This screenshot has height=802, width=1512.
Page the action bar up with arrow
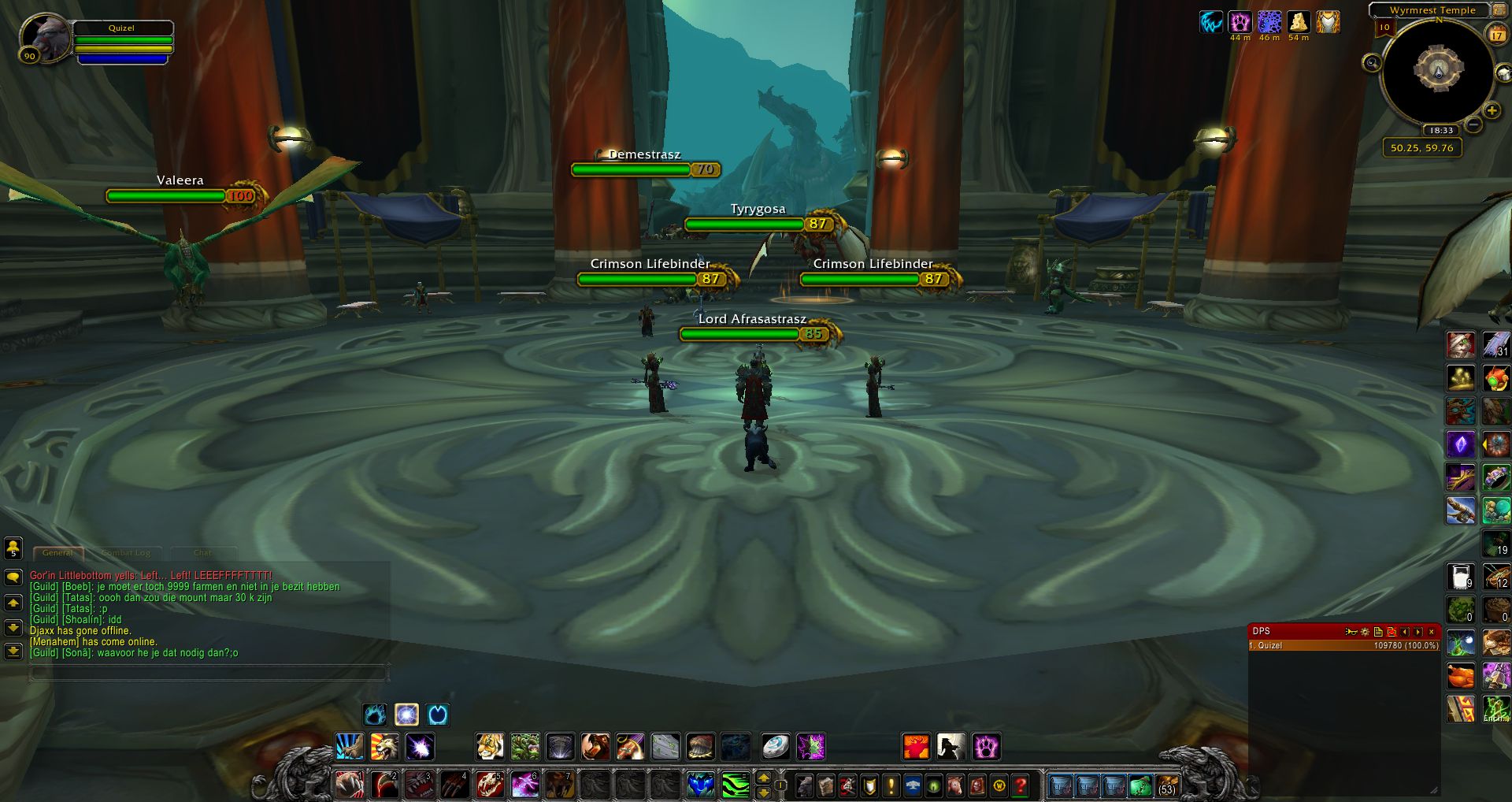[763, 778]
